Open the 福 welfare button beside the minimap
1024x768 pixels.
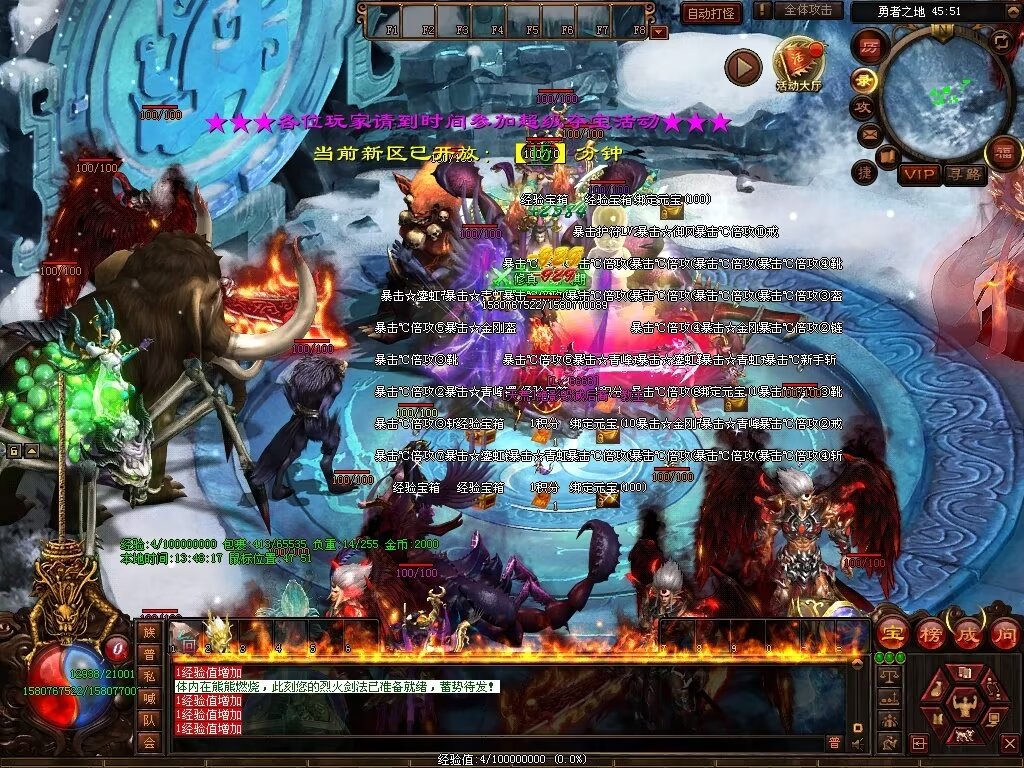[1003, 153]
